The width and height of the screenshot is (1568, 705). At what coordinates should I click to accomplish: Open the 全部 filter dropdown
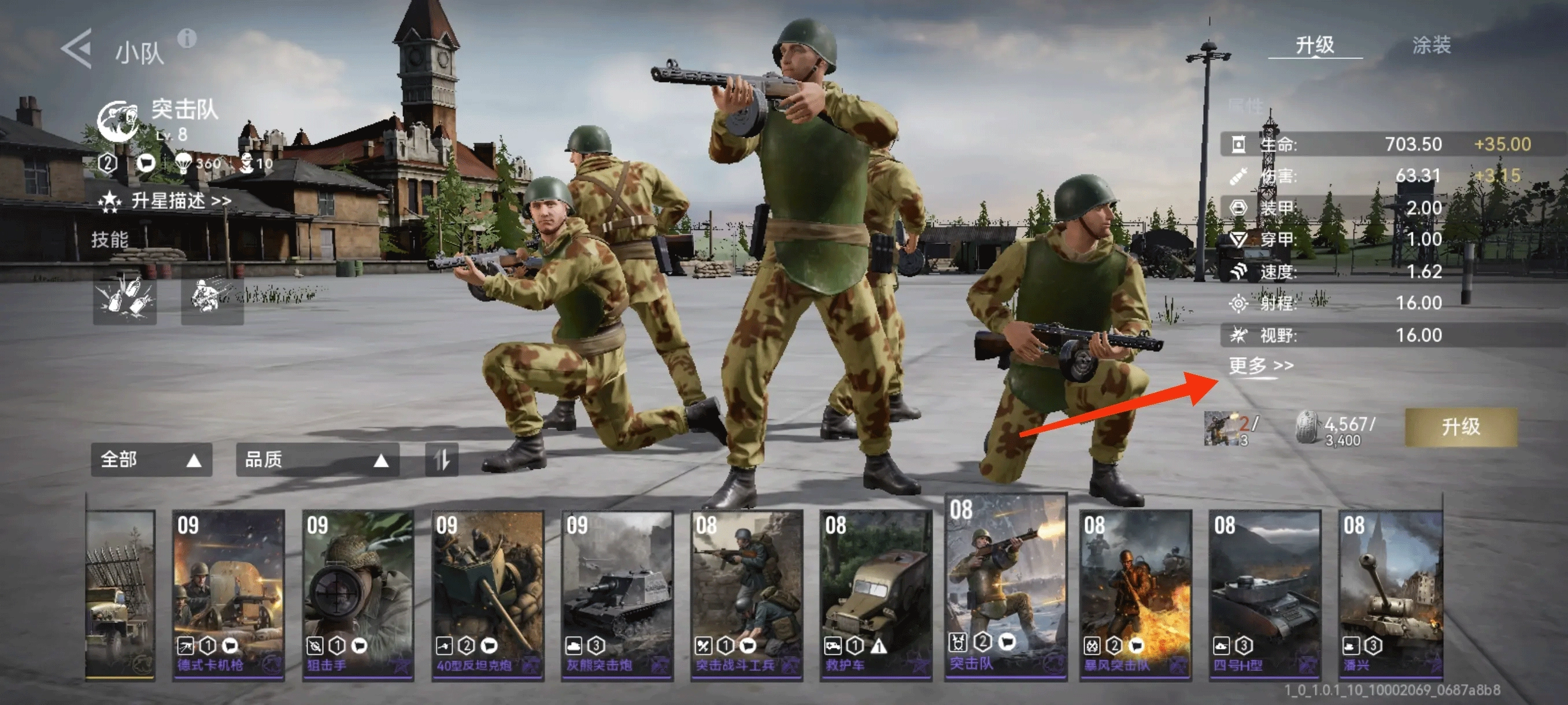(151, 459)
